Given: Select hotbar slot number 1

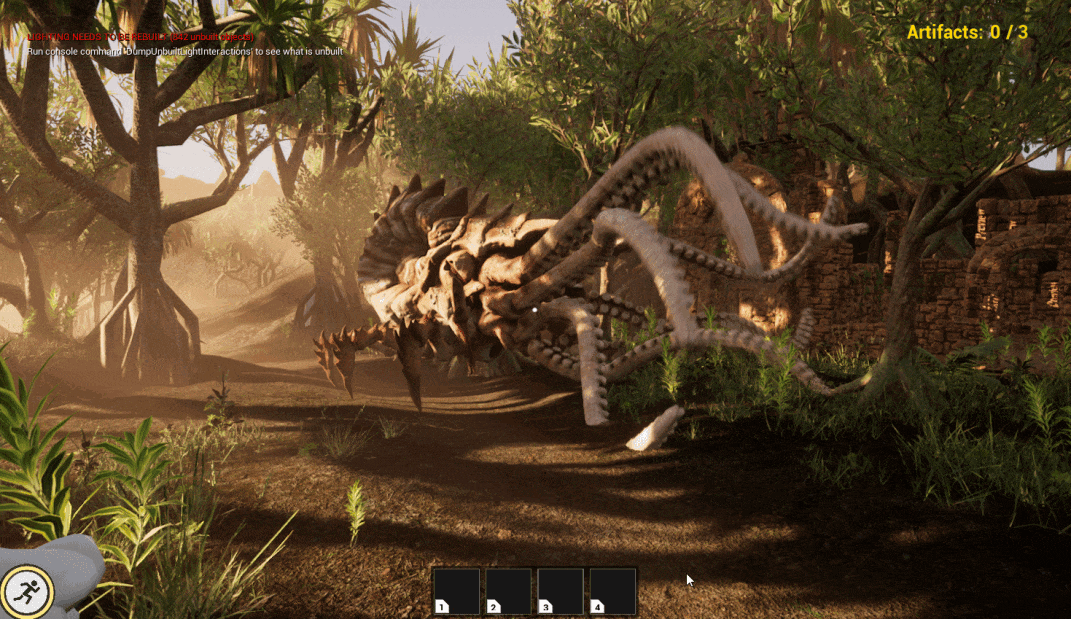Looking at the screenshot, I should pos(457,591).
